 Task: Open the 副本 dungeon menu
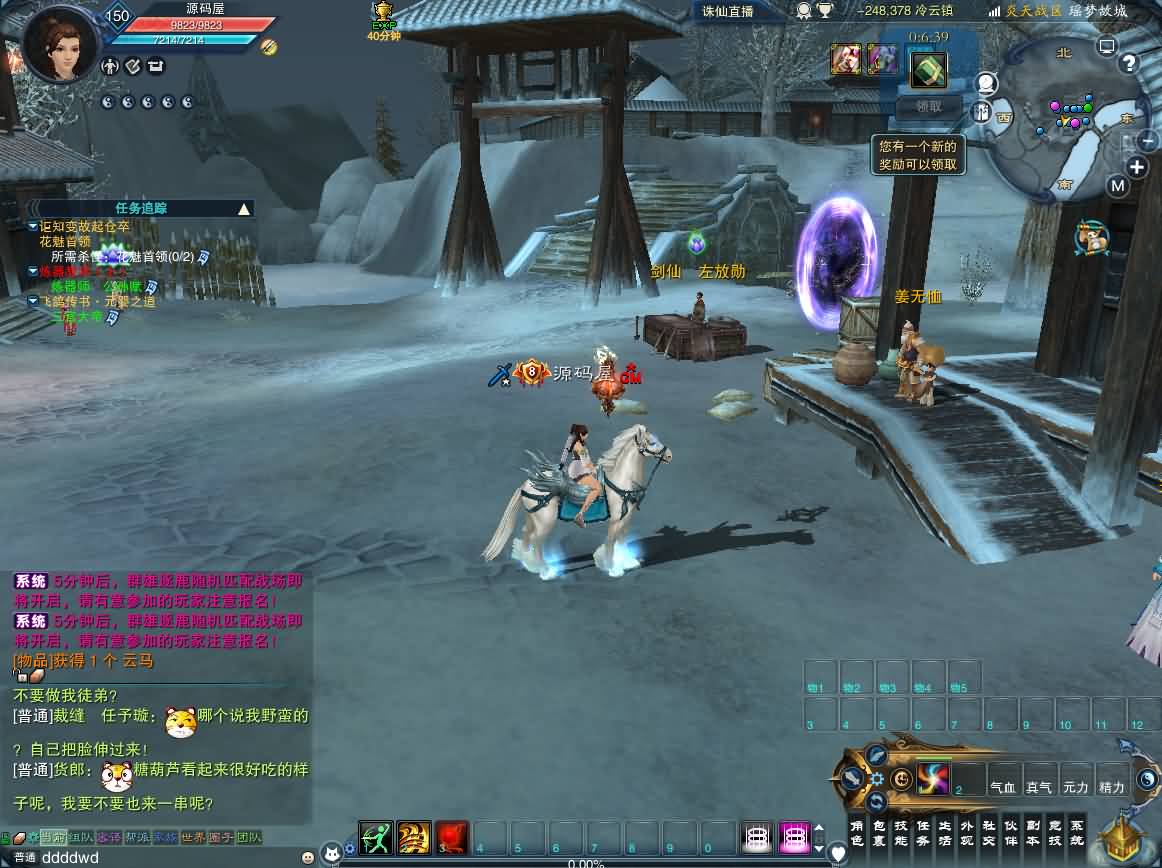pos(1033,832)
